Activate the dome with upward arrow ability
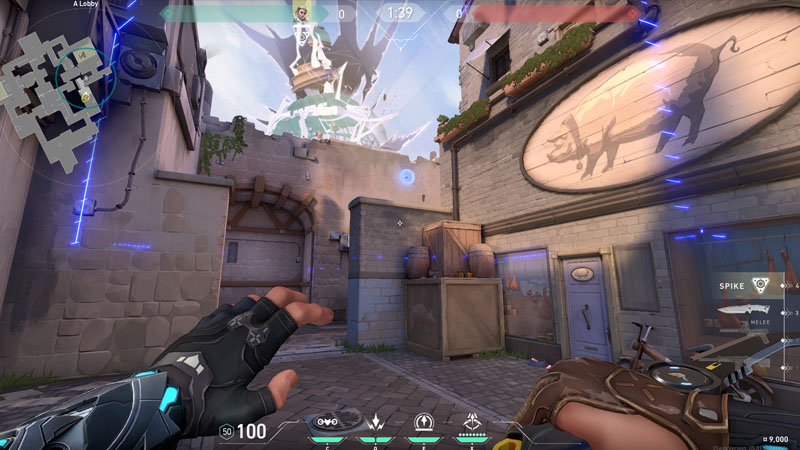Screen dimensions: 800x450 pyautogui.click(x=424, y=422)
